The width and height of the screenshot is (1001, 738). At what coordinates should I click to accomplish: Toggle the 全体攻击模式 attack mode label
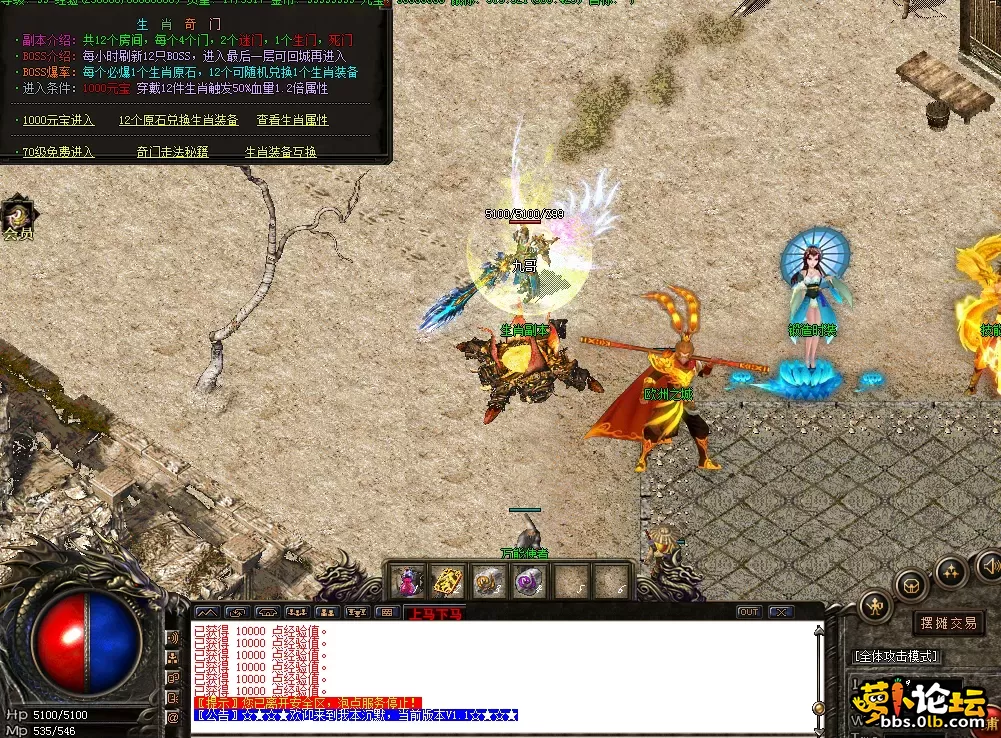pos(896,656)
